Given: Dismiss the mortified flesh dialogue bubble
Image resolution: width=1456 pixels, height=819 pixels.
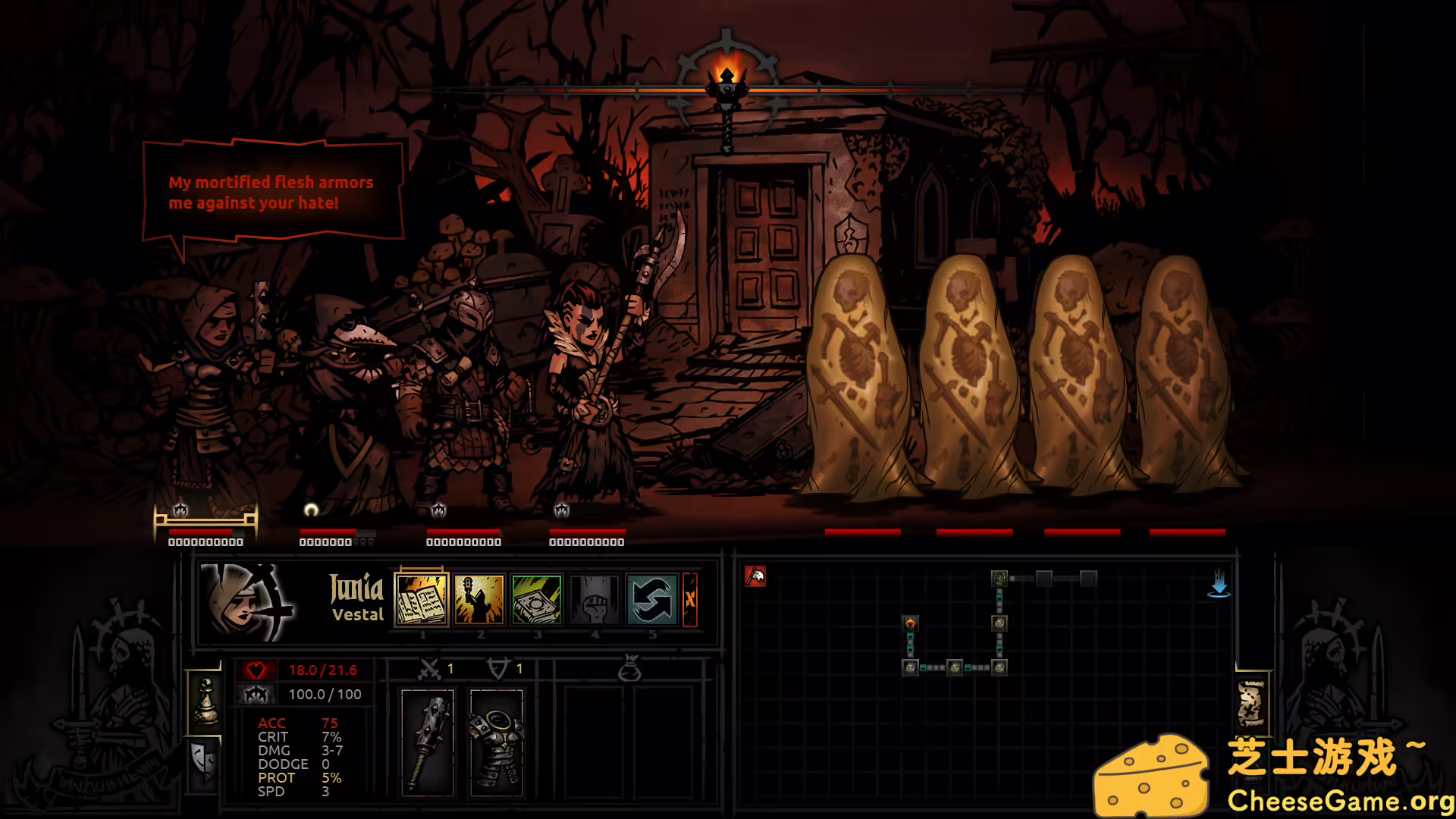Looking at the screenshot, I should [x=273, y=192].
